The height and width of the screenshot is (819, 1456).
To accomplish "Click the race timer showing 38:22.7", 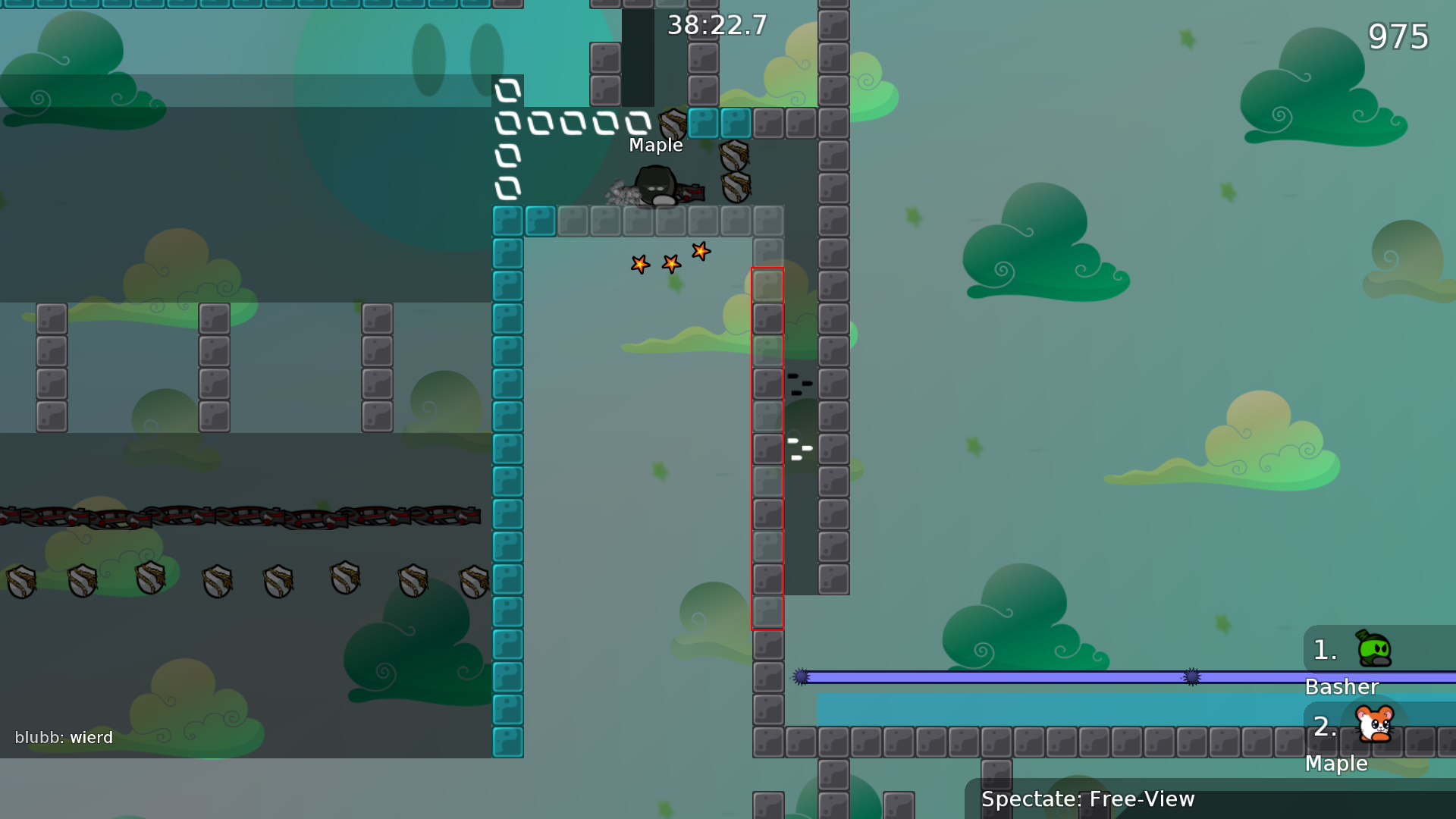I will (x=715, y=26).
